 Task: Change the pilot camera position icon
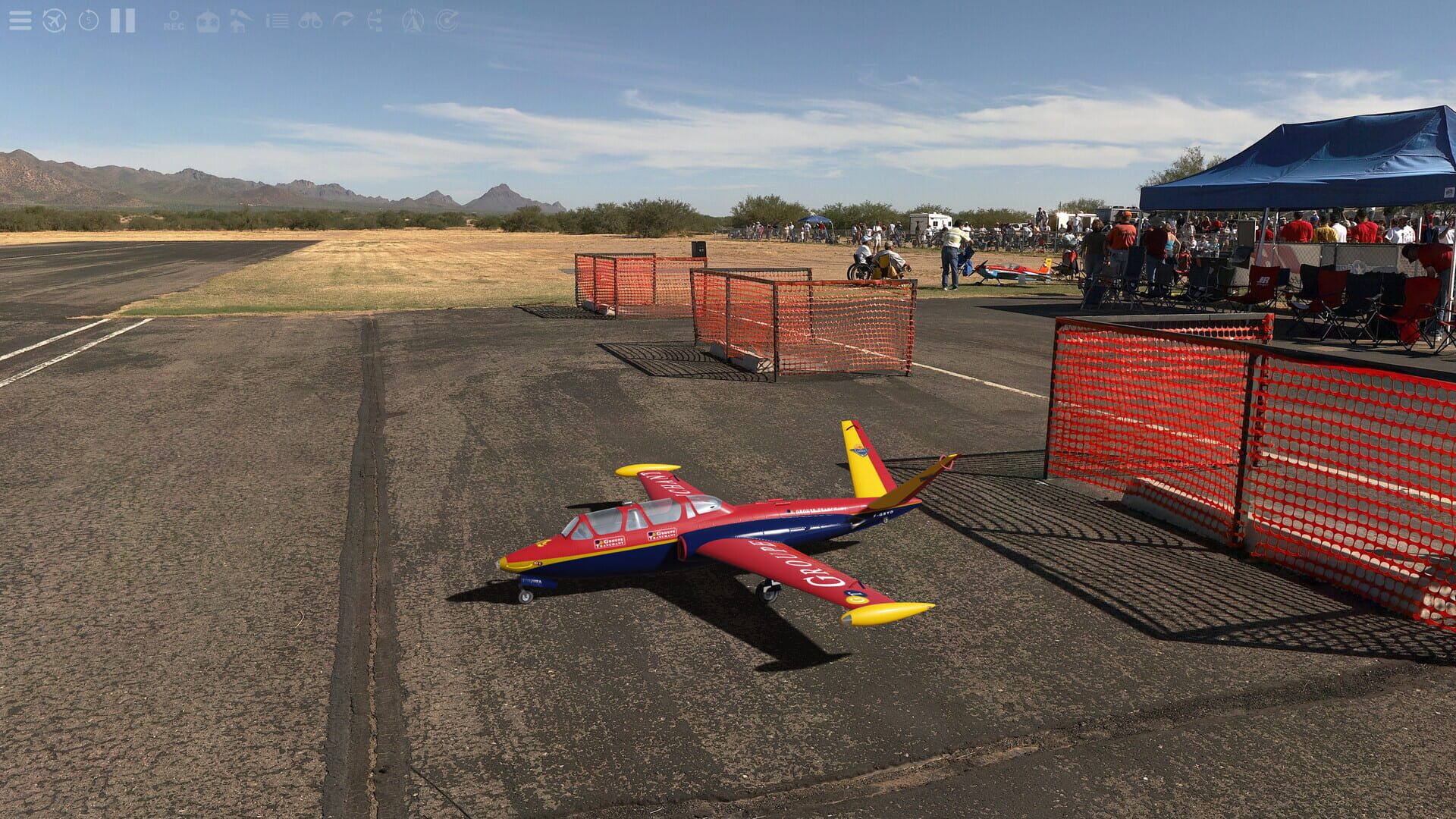376,19
